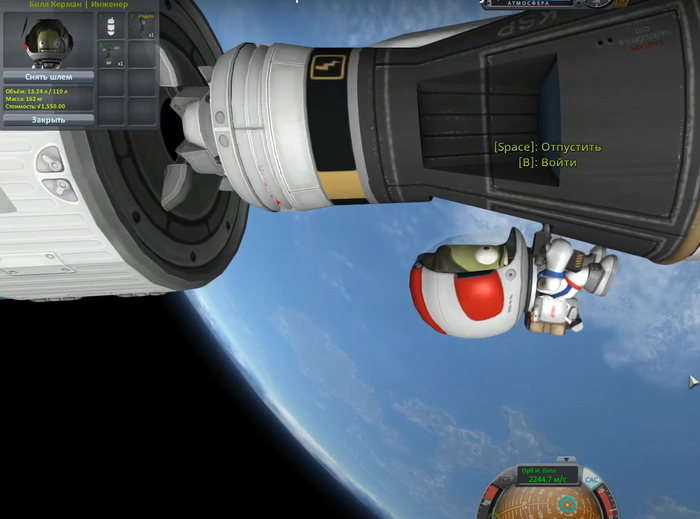Close the kerbal inventory with "Закрыть"

pyautogui.click(x=48, y=120)
